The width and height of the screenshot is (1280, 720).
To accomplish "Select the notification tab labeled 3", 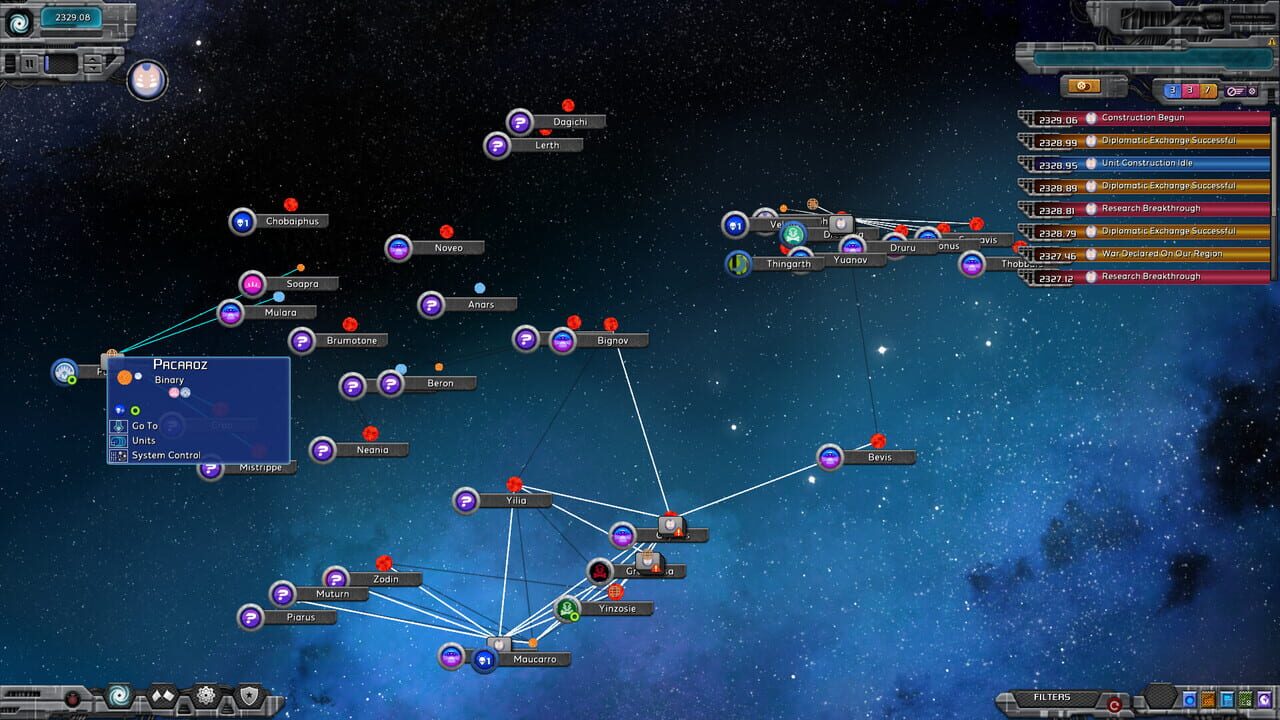I will (x=1173, y=90).
